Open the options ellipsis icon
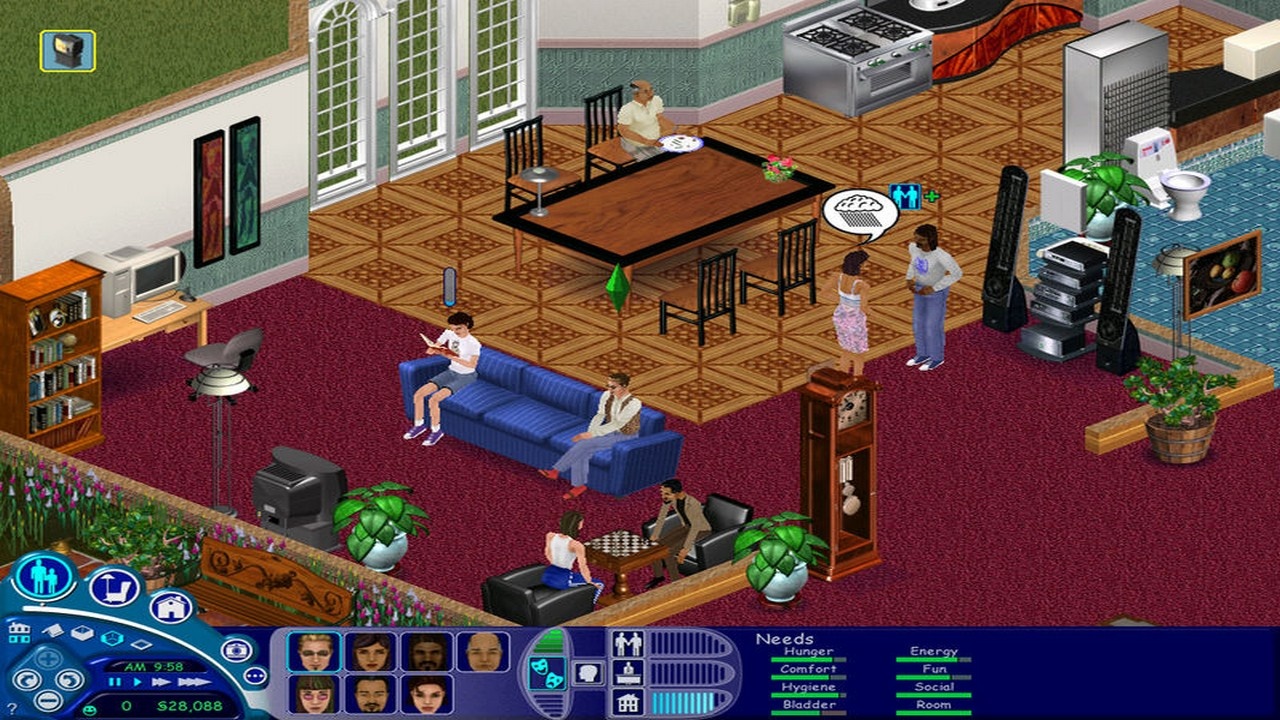Image resolution: width=1280 pixels, height=720 pixels. 257,675
